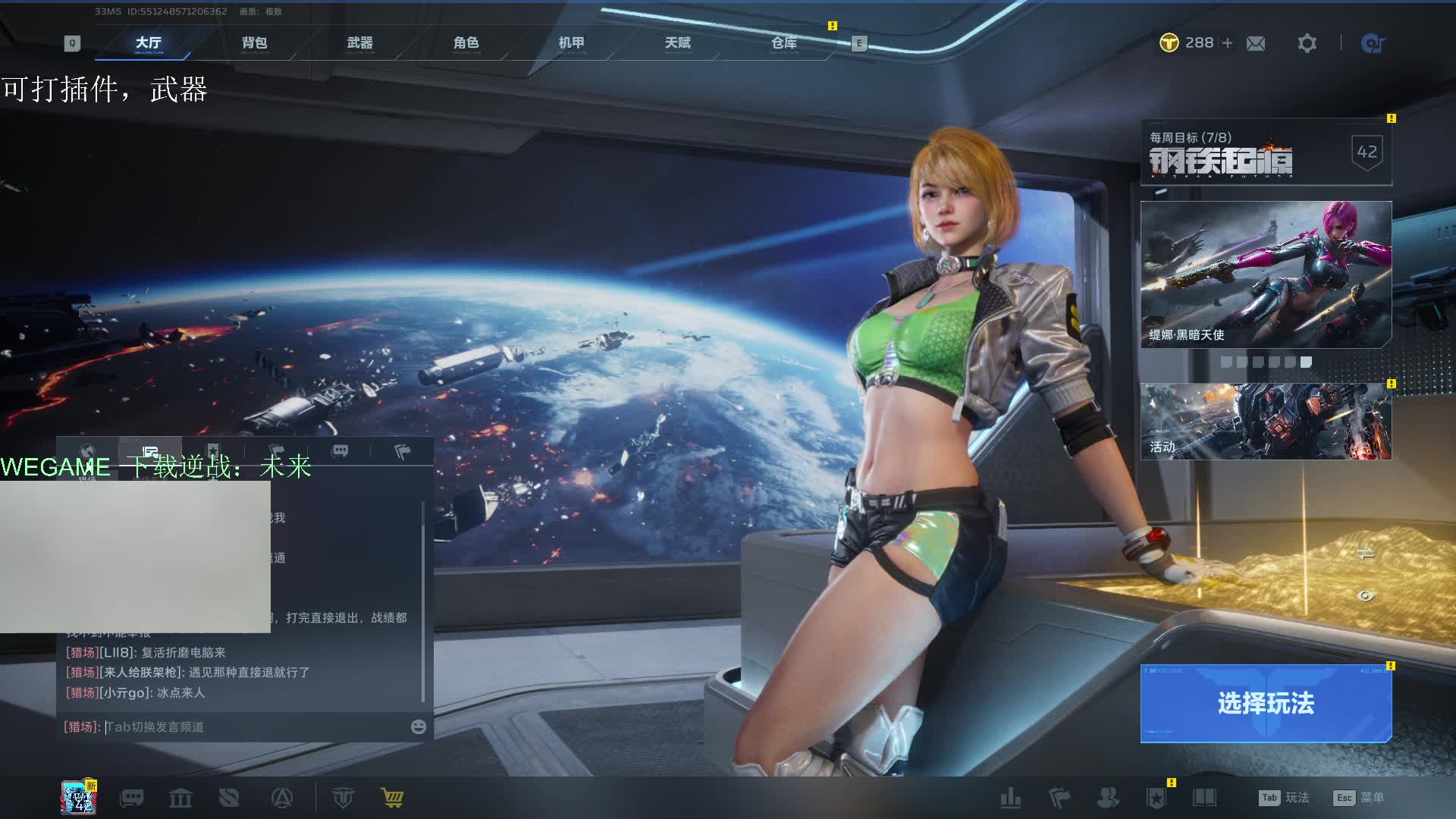Open the emoji picker in chat
The height and width of the screenshot is (819, 1456).
[x=418, y=726]
